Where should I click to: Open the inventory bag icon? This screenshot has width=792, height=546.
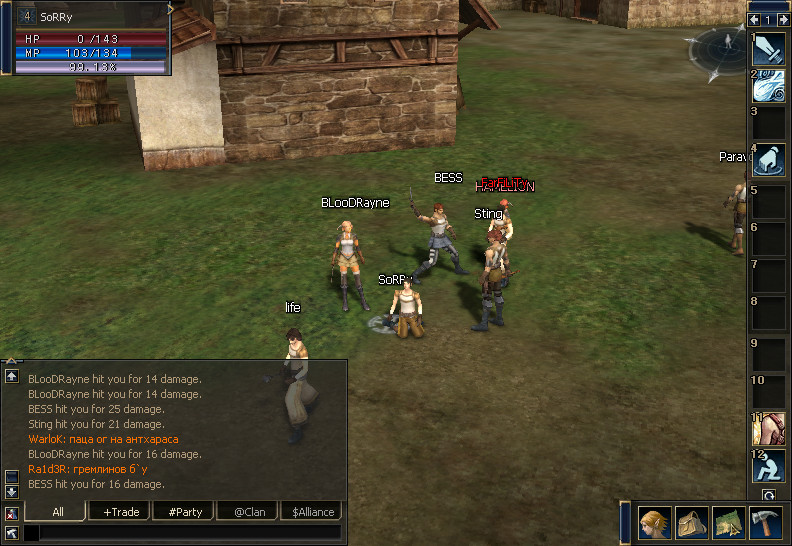[x=692, y=523]
